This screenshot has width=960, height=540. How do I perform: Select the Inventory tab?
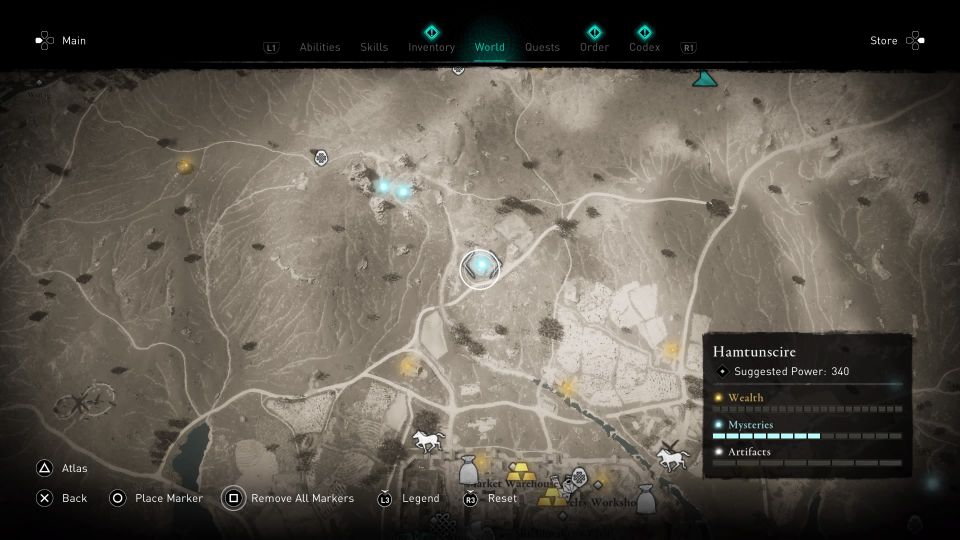pos(431,47)
